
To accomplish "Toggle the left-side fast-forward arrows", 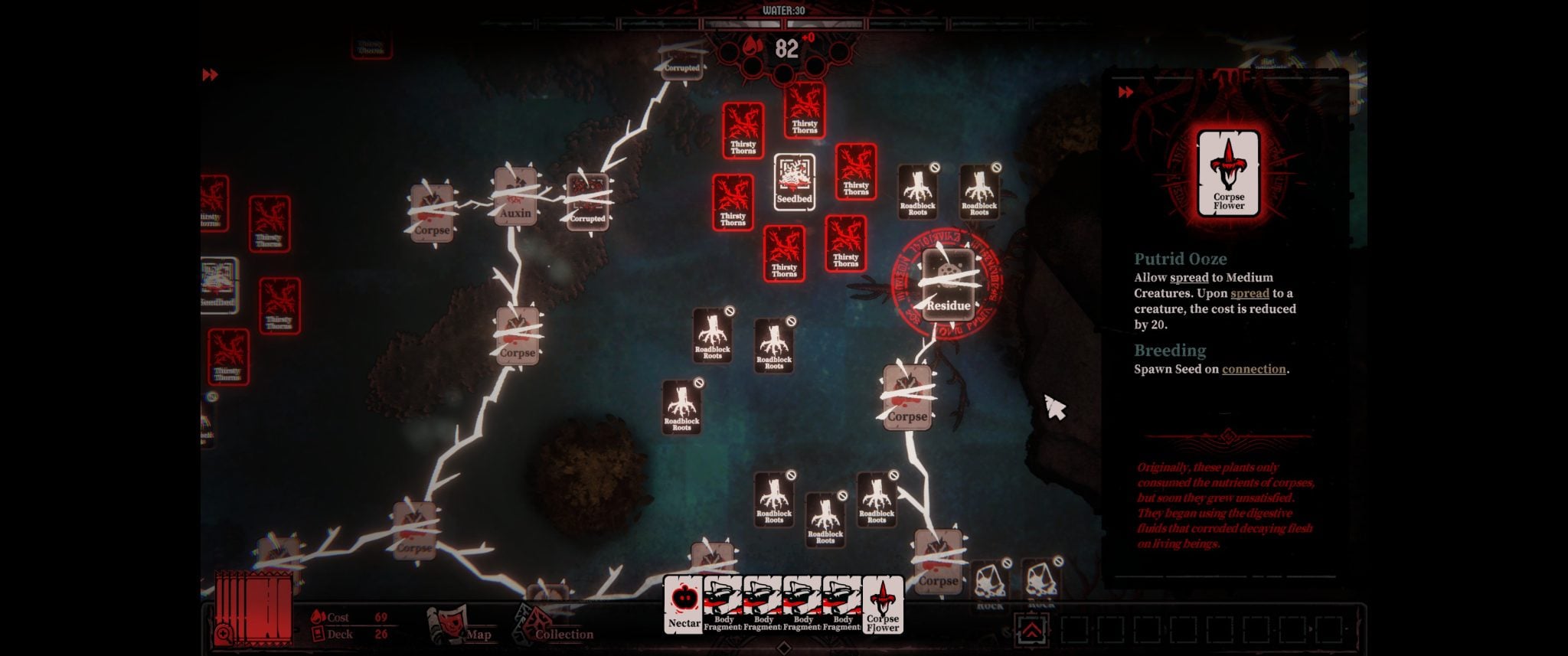I will pos(211,75).
